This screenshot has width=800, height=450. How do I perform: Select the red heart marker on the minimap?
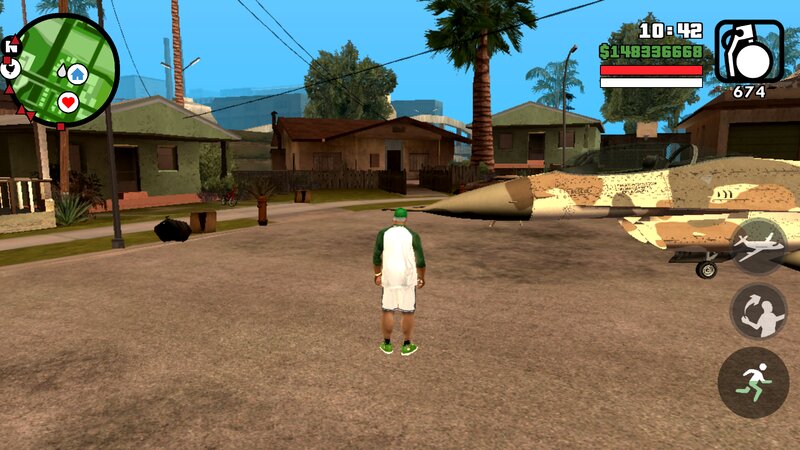coord(68,101)
